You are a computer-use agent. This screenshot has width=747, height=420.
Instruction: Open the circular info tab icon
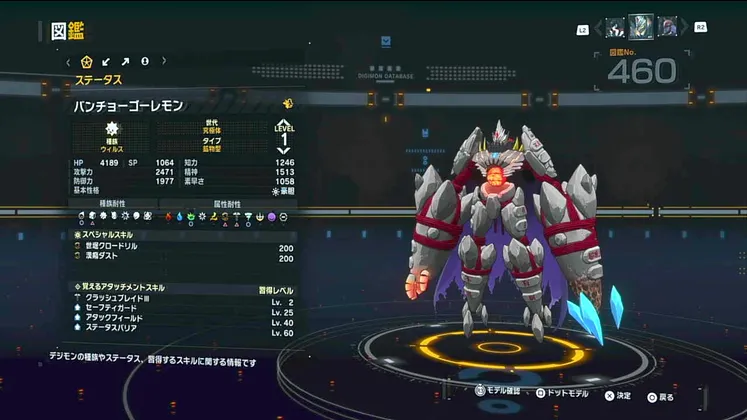coord(145,62)
